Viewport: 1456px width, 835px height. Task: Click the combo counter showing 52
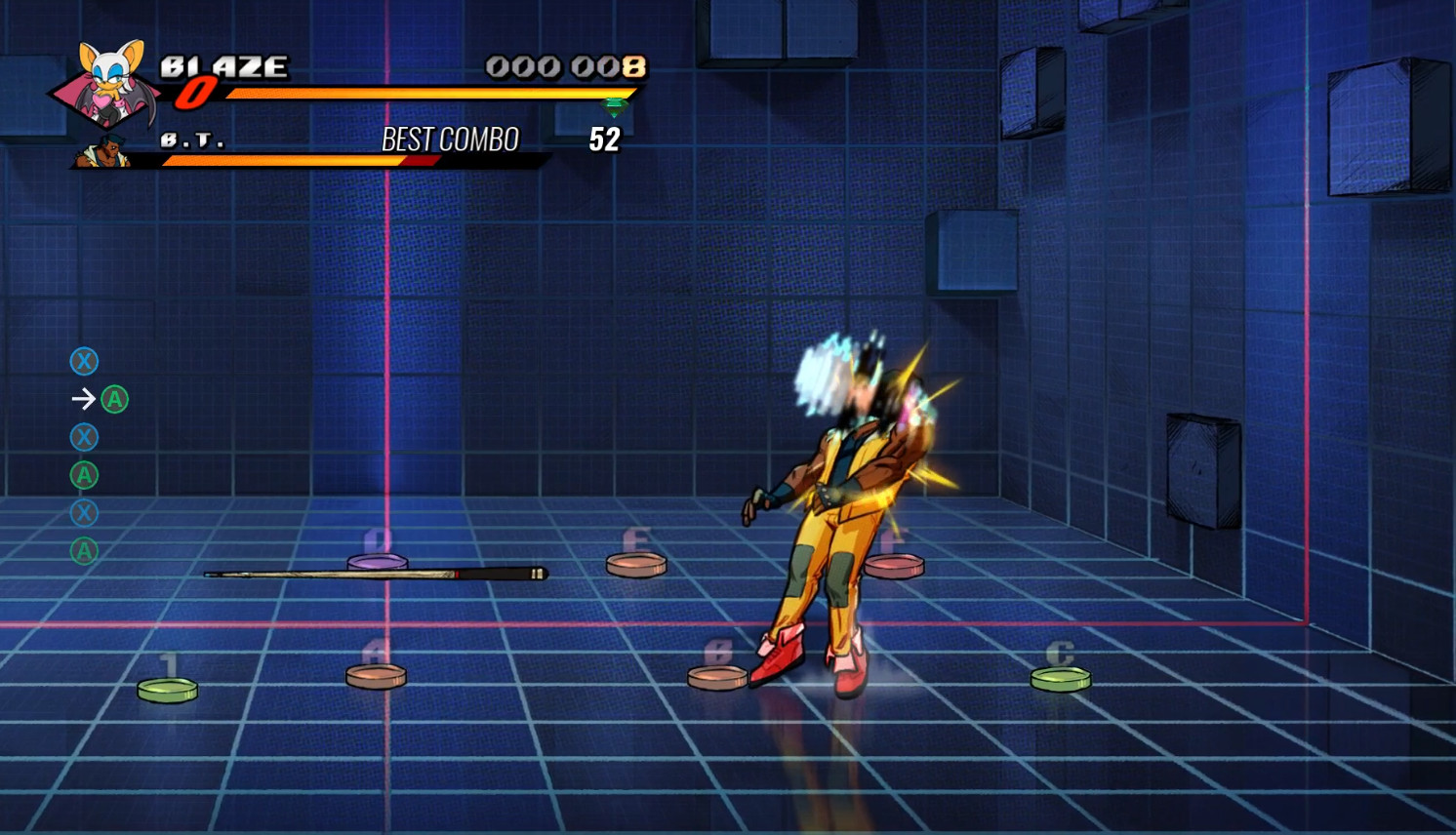[x=605, y=139]
